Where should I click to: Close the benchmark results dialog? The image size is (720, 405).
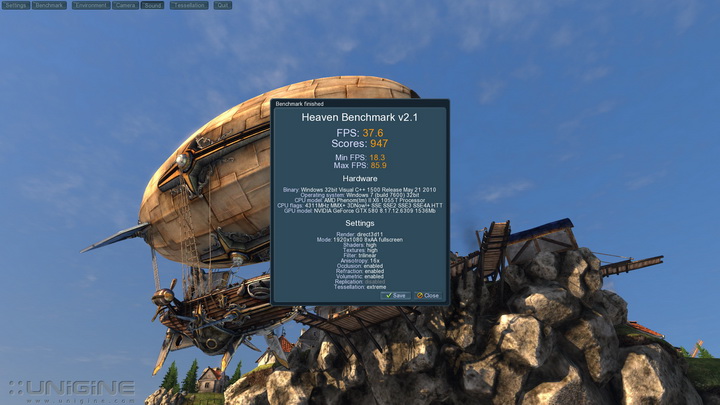[428, 295]
